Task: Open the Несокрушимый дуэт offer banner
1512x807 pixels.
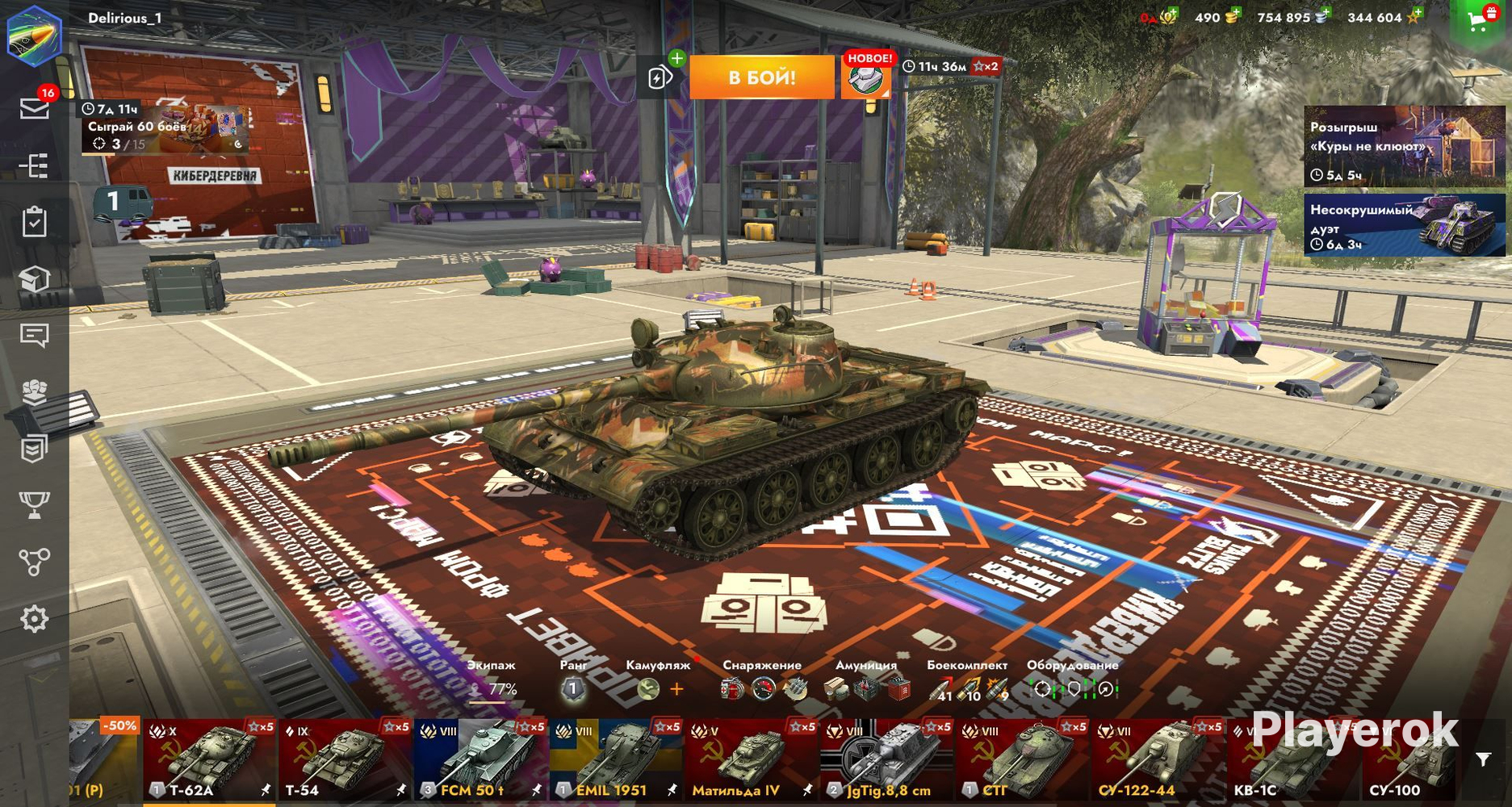Action: [x=1405, y=225]
